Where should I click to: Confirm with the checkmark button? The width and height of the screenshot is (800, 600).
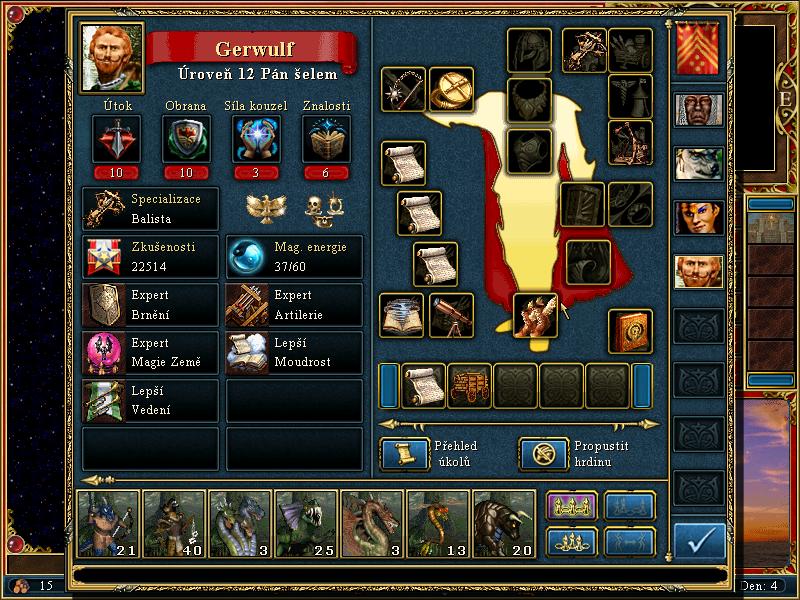(x=700, y=541)
